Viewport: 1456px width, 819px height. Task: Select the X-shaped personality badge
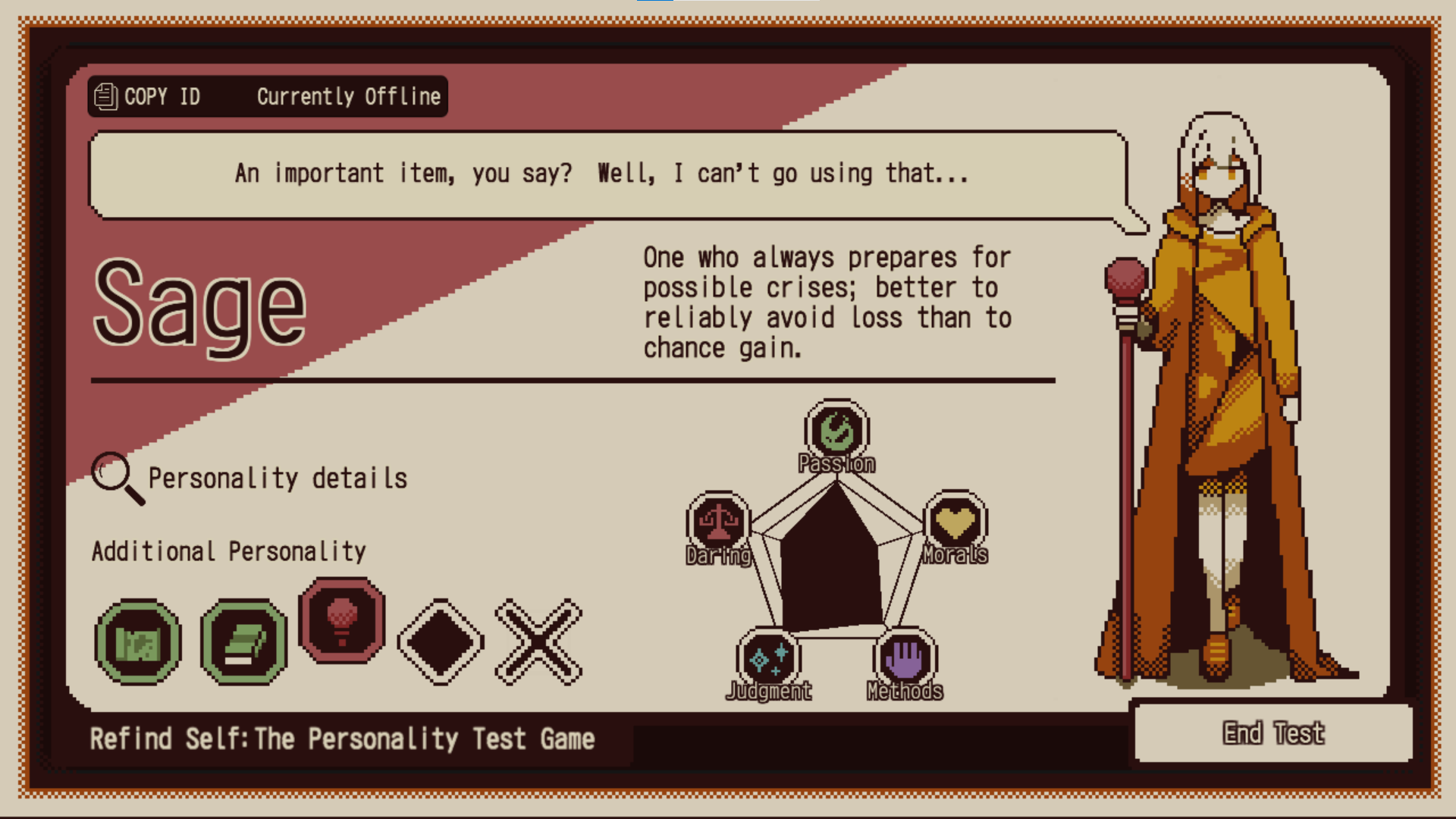tap(538, 642)
